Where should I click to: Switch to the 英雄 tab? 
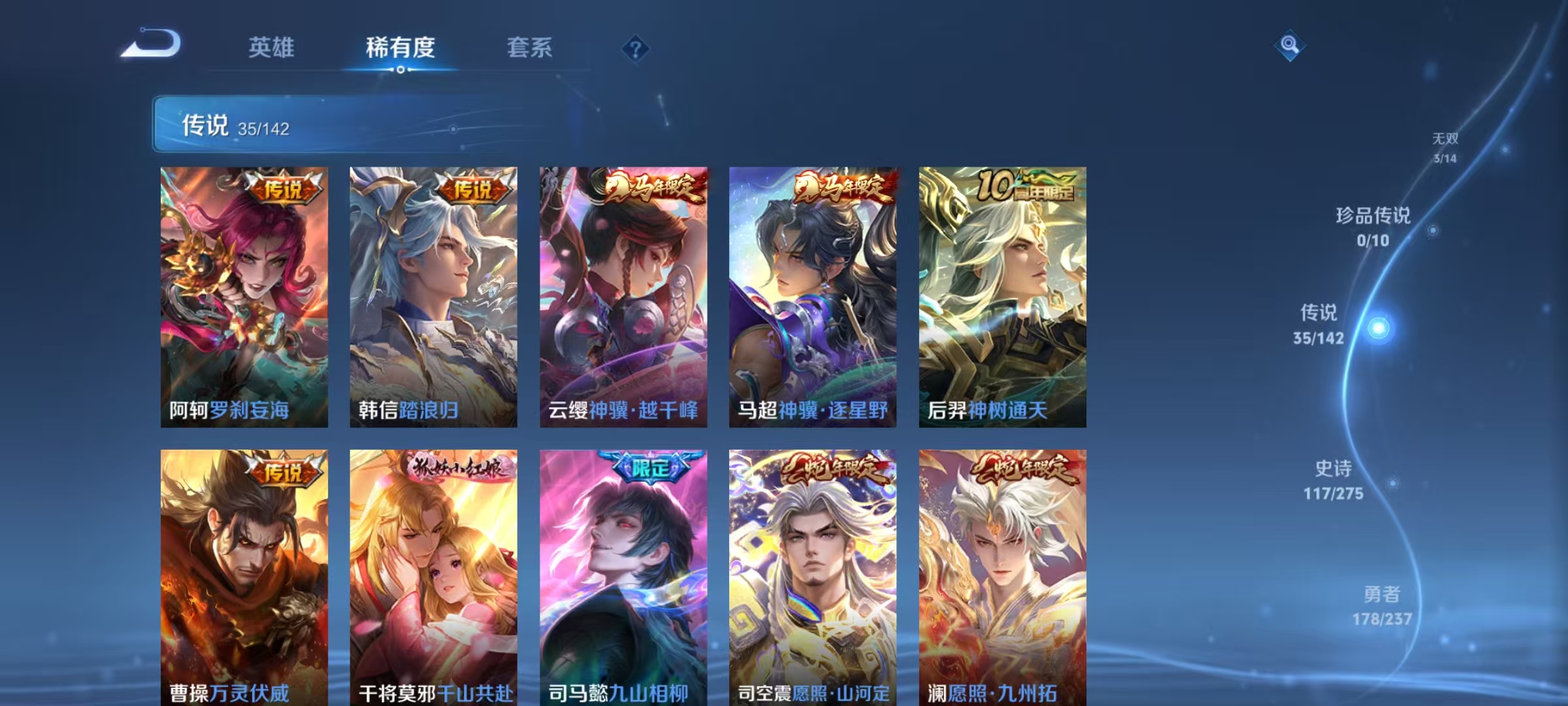[x=272, y=46]
